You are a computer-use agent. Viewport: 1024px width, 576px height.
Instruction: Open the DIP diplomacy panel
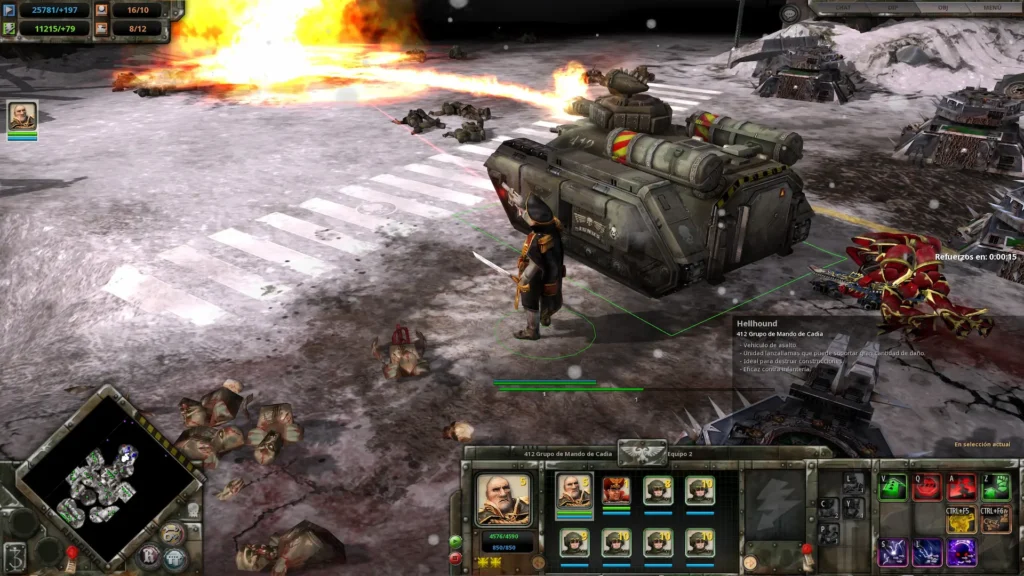click(x=892, y=9)
